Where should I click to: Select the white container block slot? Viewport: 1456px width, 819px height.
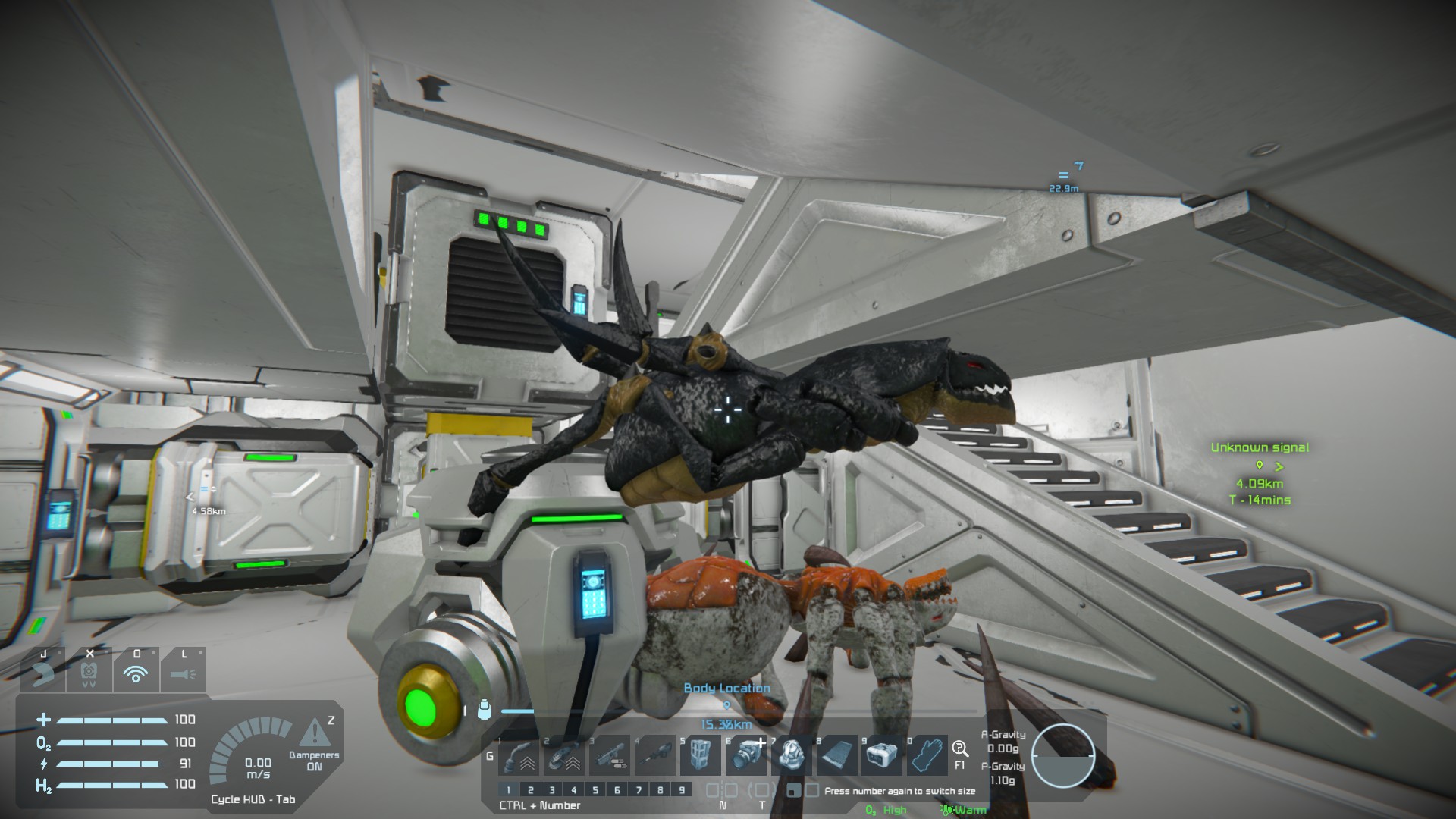click(882, 756)
